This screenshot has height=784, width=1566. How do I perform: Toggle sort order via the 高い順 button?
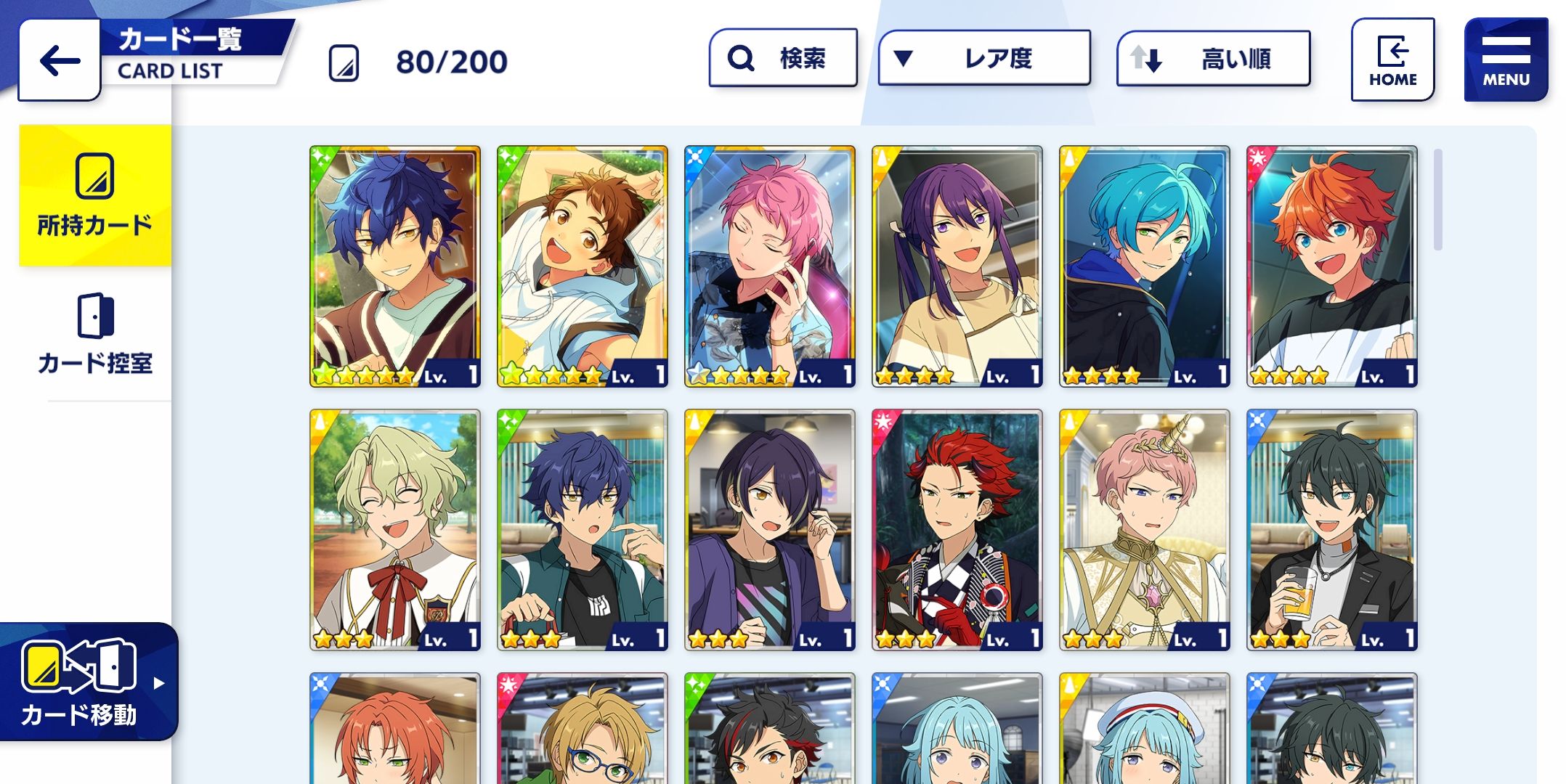[x=1213, y=58]
